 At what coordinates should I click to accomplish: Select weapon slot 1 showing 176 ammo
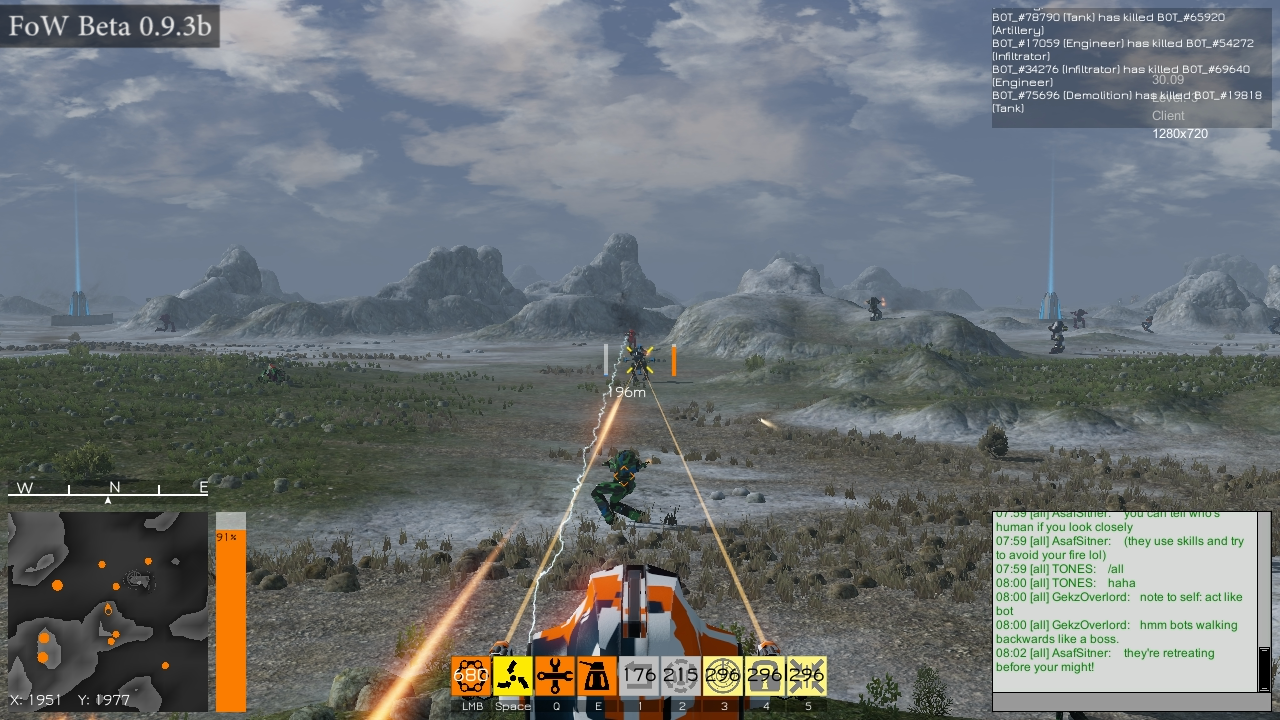(637, 676)
